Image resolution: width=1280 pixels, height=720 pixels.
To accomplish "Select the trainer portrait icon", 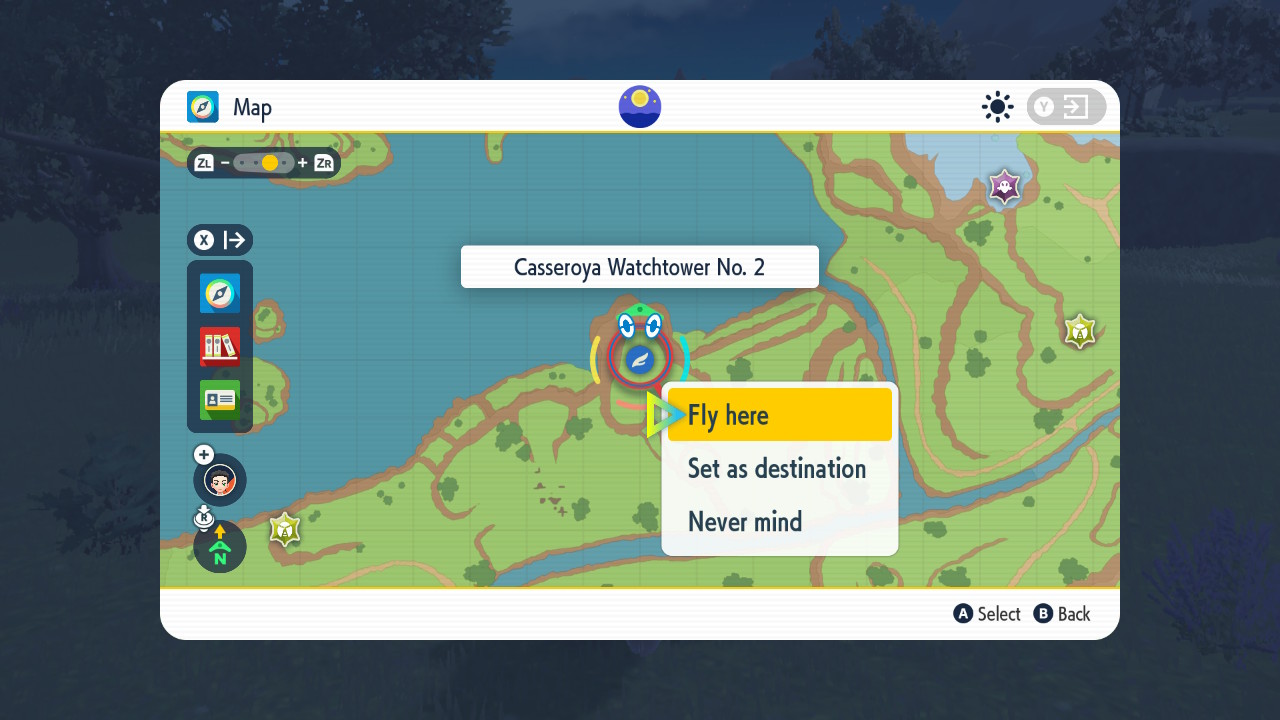I will point(220,480).
